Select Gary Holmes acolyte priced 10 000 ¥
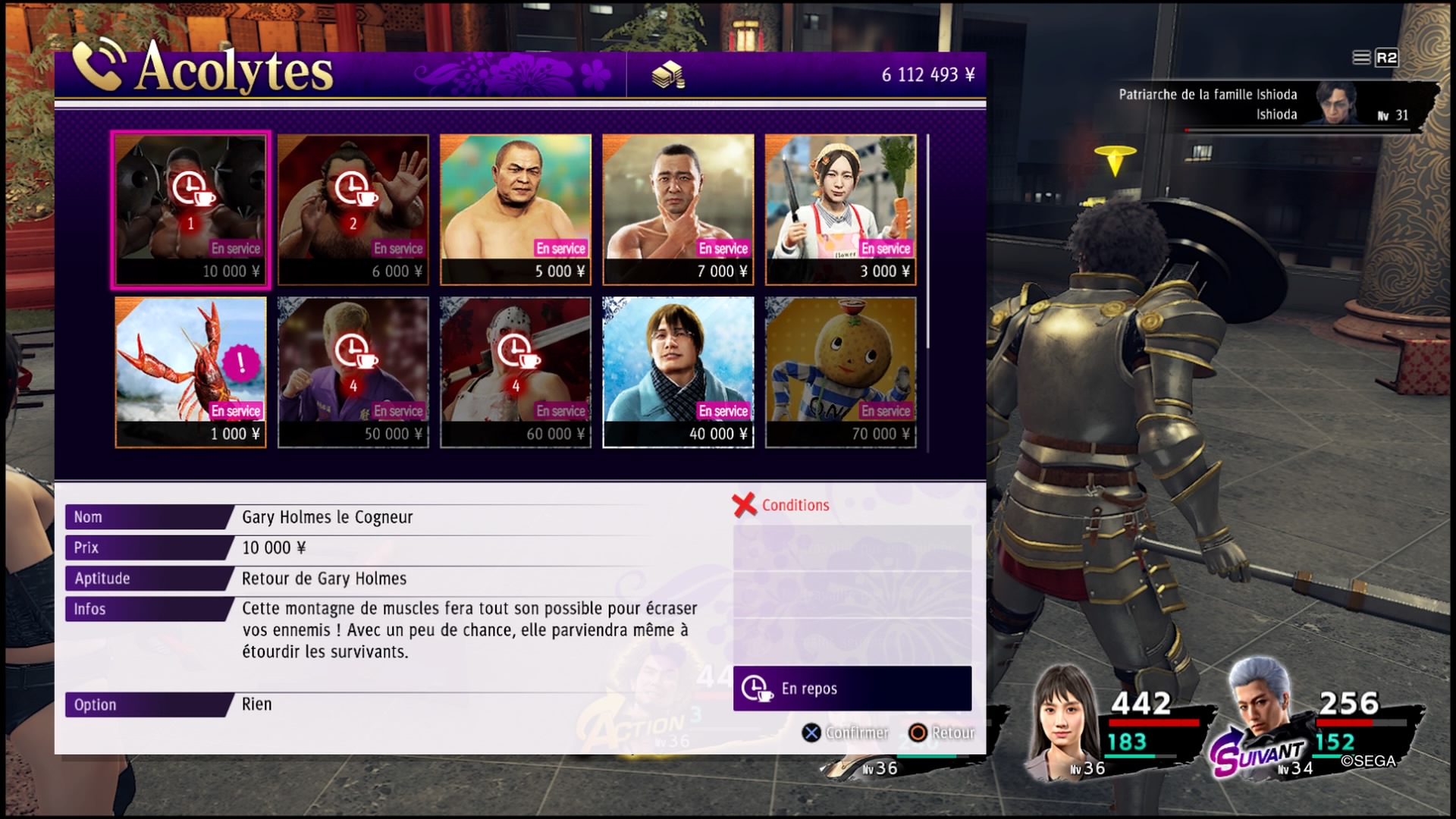1456x819 pixels. [190, 210]
